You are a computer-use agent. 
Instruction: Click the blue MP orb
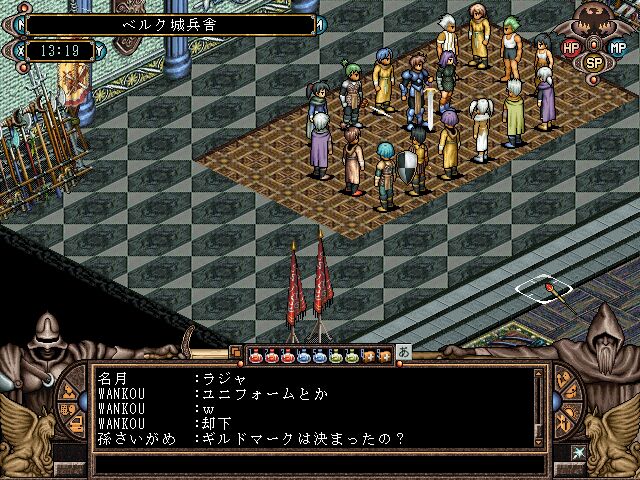tap(618, 47)
